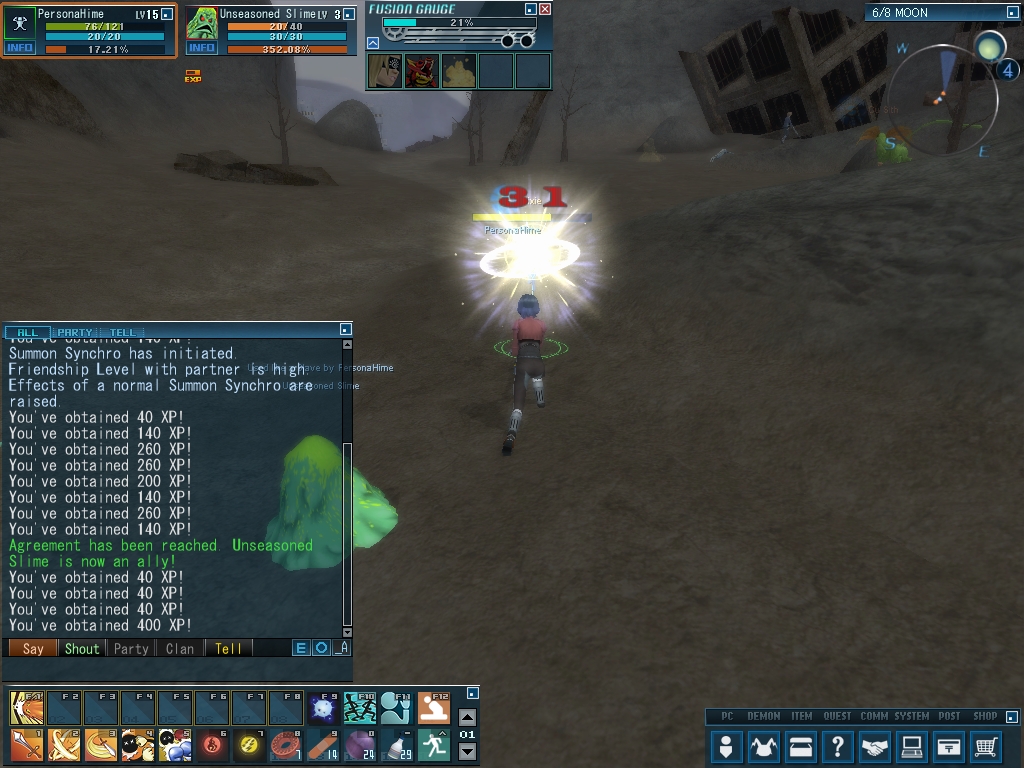
Task: Open the System laptop menu
Action: (911, 746)
